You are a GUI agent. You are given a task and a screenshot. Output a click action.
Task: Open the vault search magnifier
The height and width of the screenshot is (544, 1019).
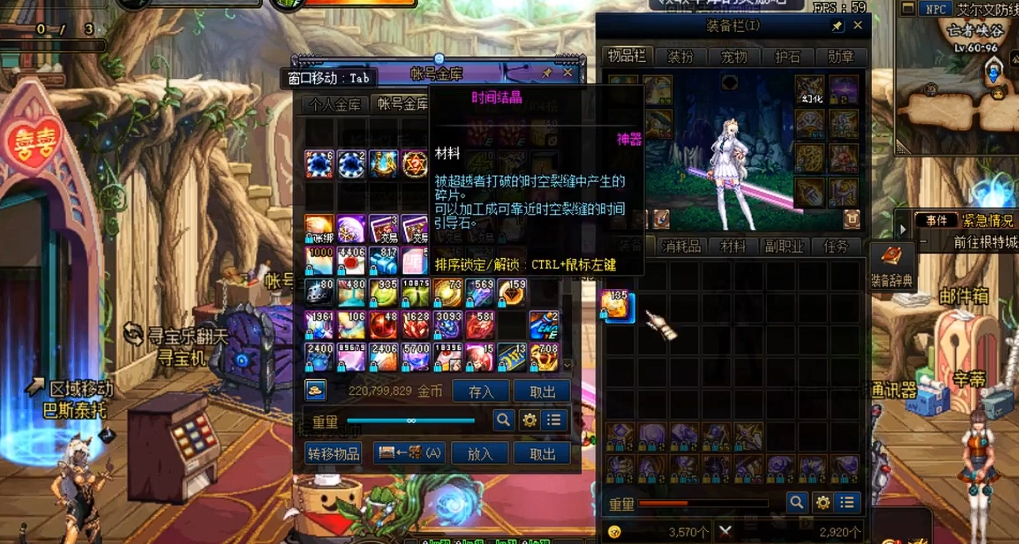(x=503, y=421)
